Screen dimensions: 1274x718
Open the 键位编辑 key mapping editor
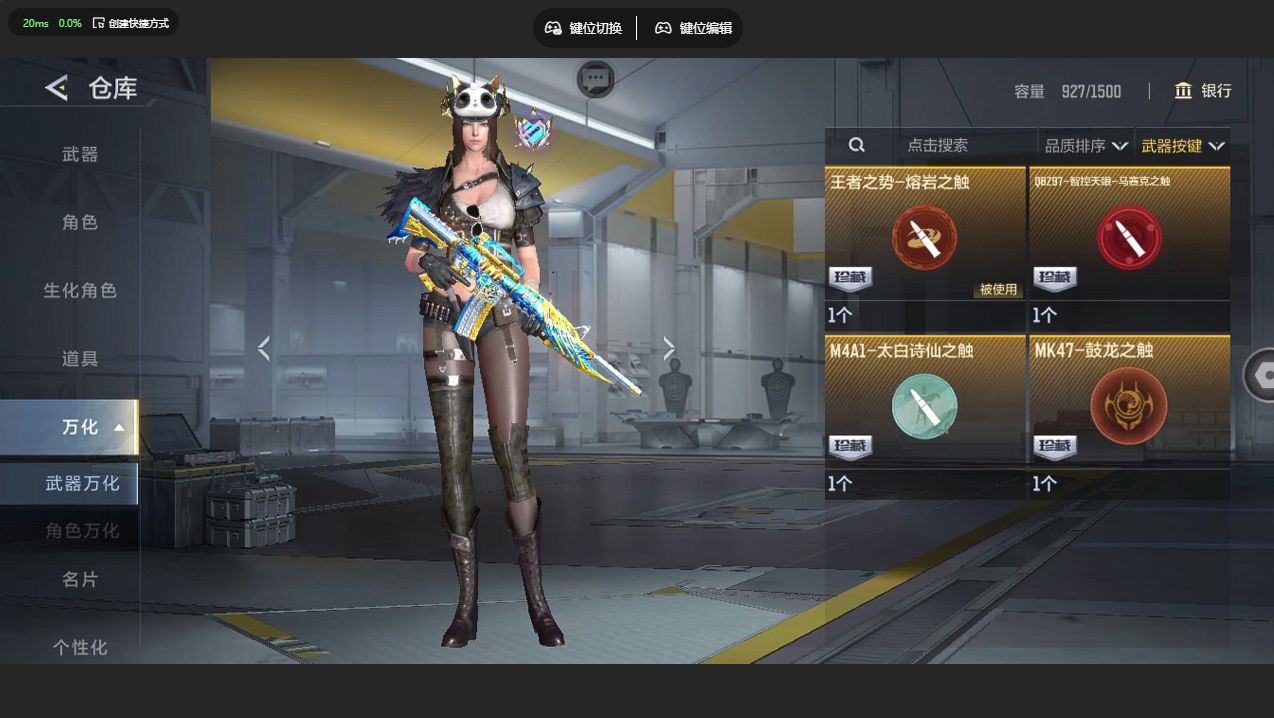click(x=694, y=28)
